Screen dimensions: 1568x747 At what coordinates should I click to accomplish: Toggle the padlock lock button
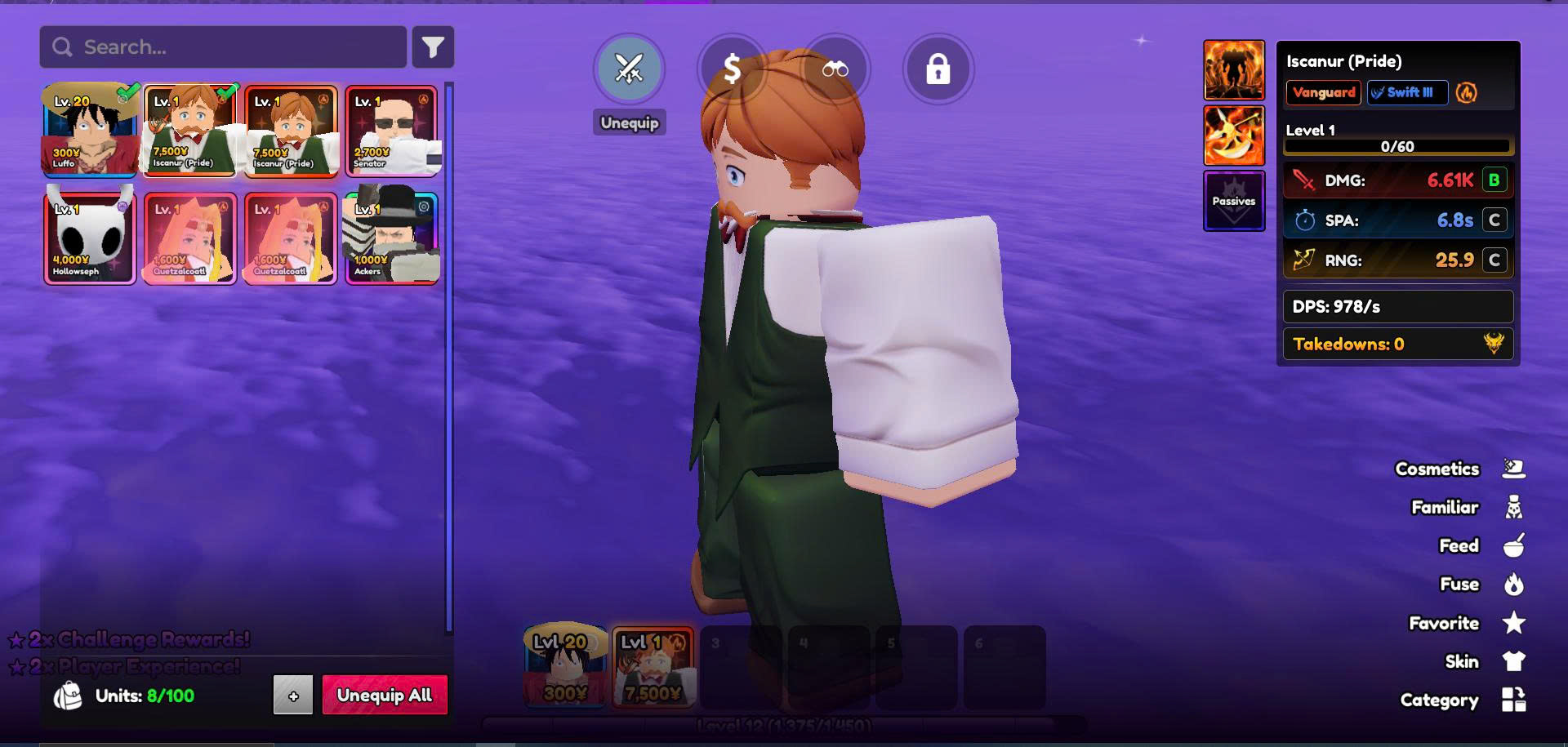tap(938, 69)
